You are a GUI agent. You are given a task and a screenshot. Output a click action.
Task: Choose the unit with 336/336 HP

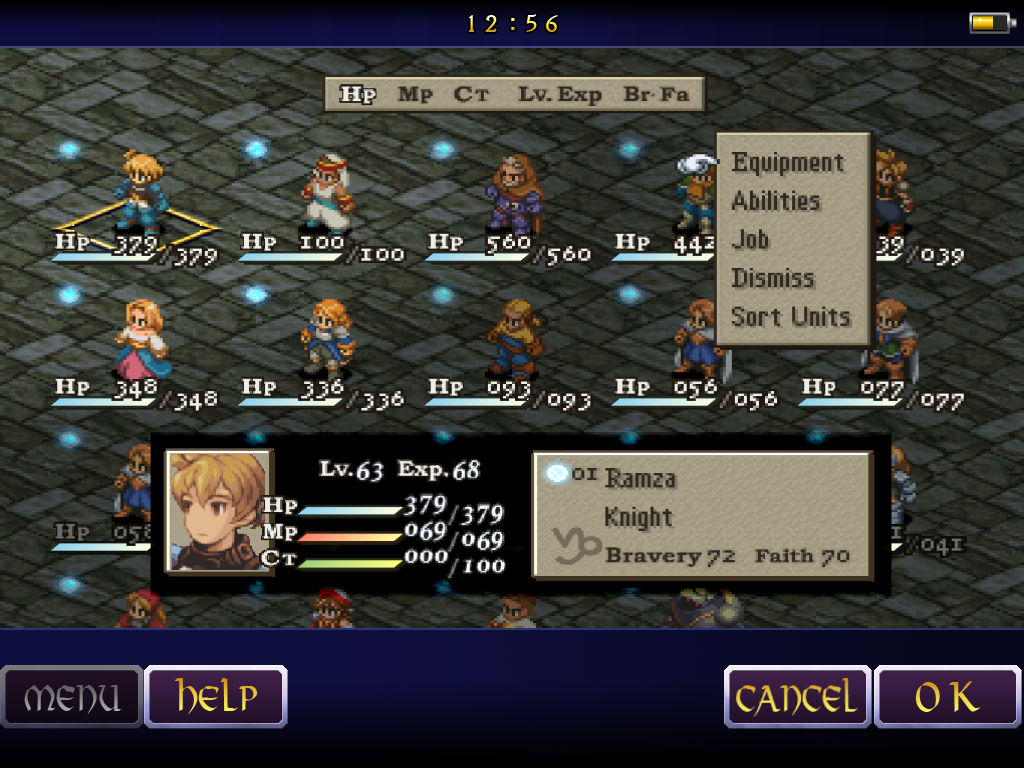coord(328,340)
